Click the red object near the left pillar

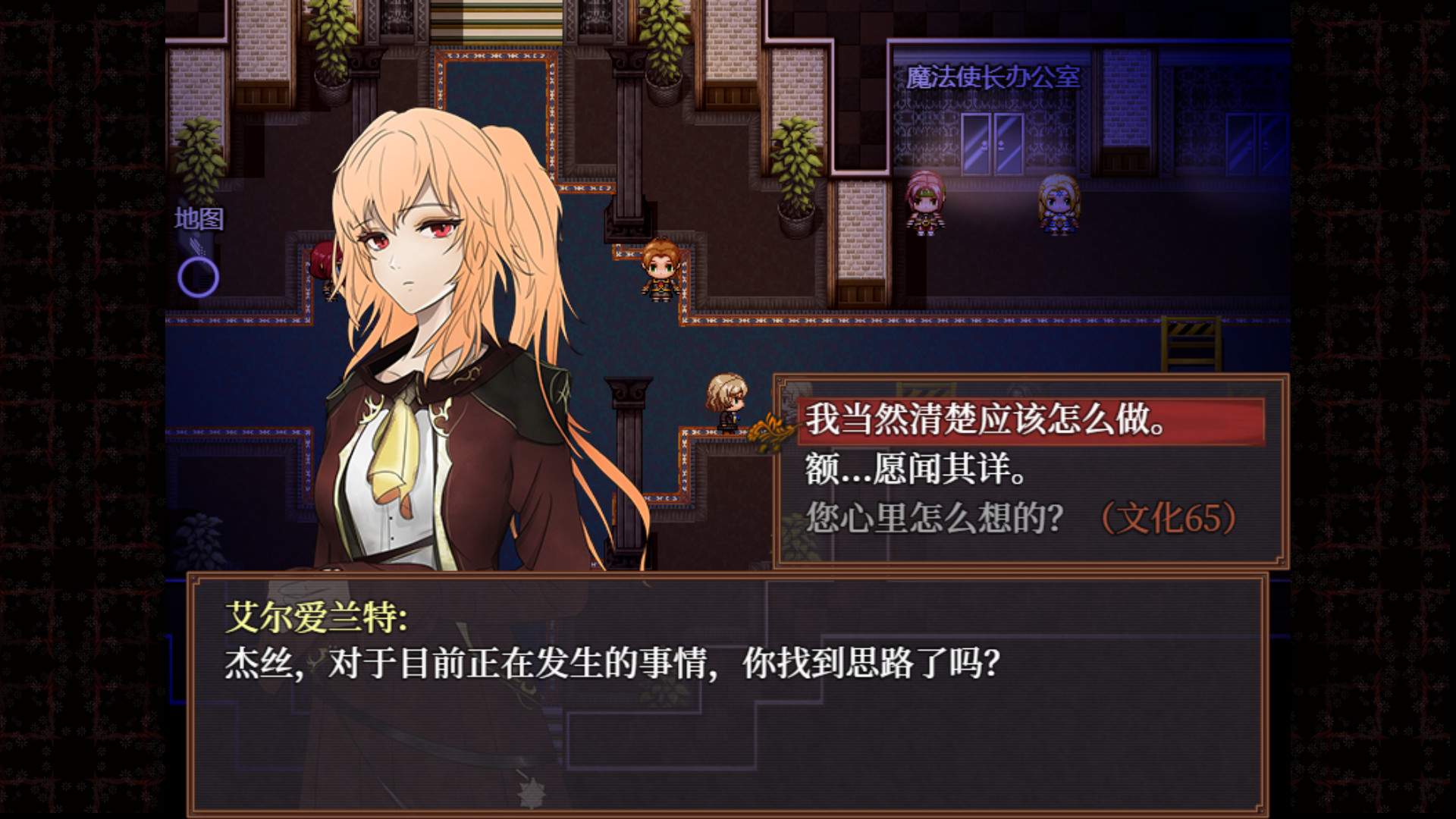(x=322, y=258)
